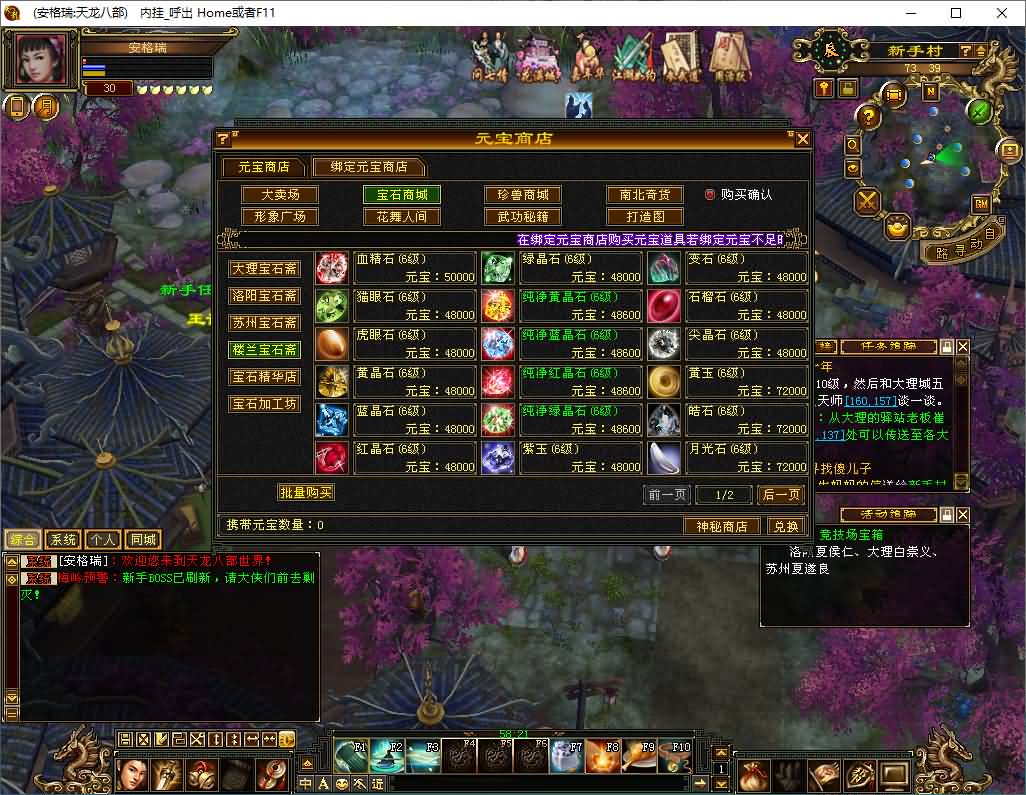Select the 珍兽商城 category
This screenshot has height=795, width=1026.
click(x=523, y=195)
